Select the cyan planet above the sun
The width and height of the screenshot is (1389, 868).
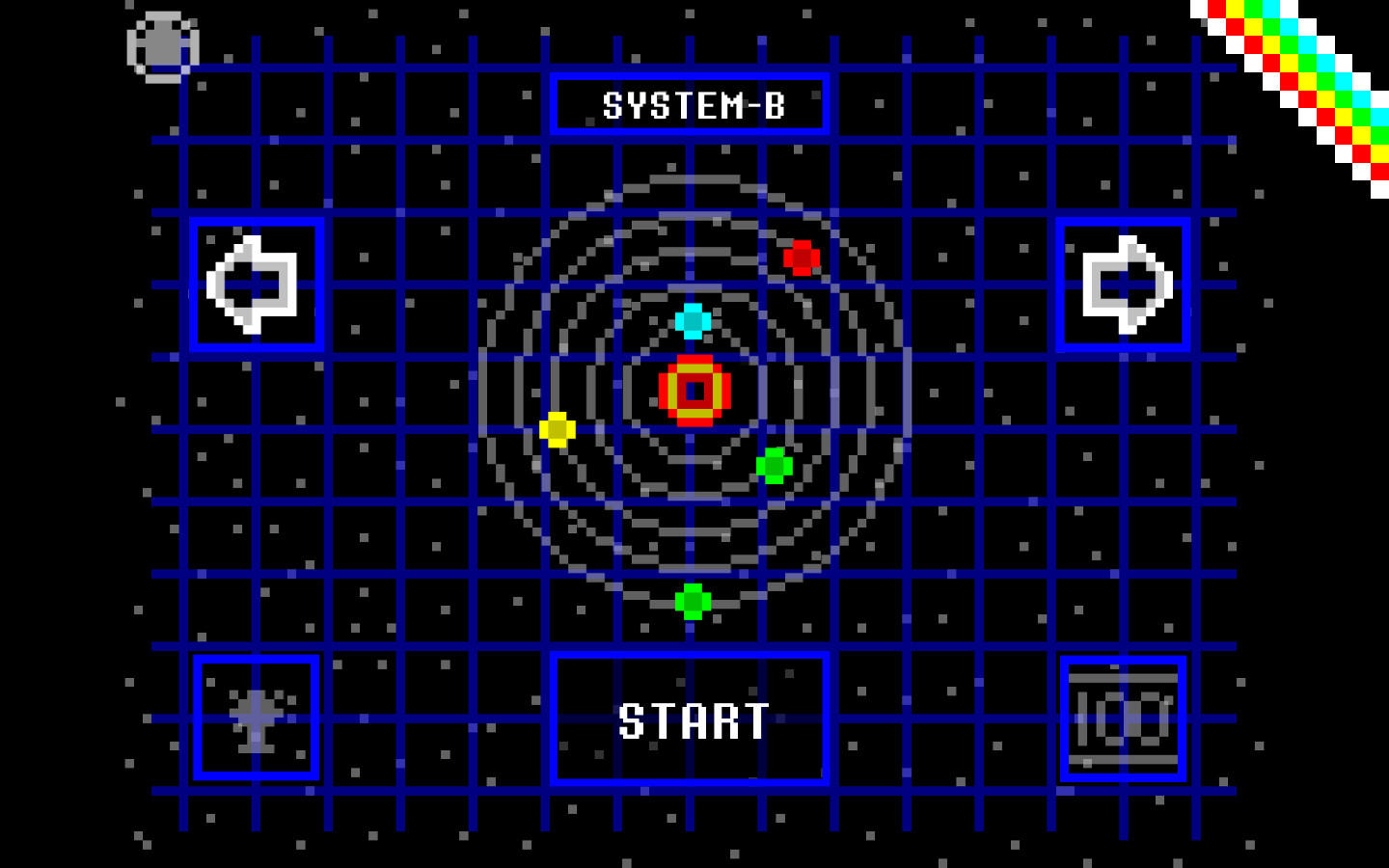(x=692, y=320)
